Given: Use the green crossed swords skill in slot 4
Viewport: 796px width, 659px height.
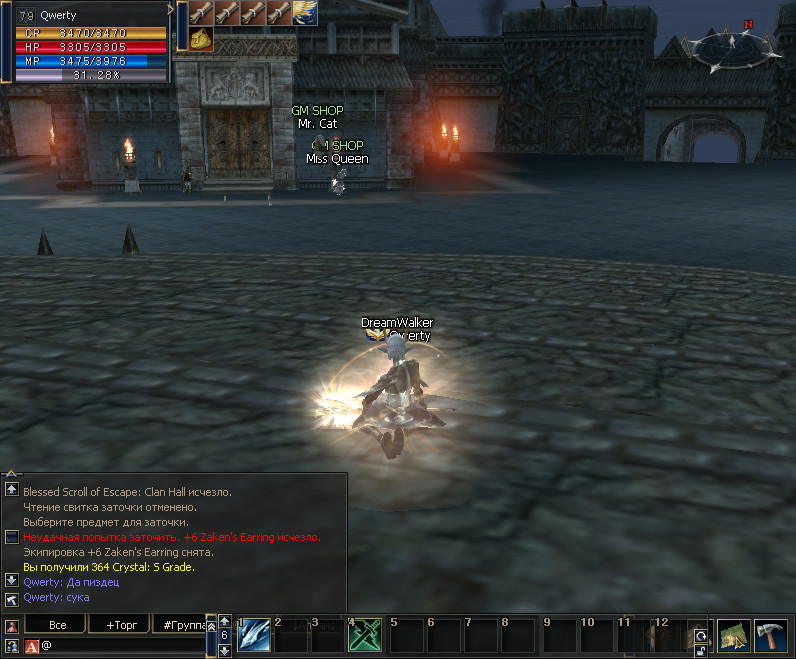Looking at the screenshot, I should 364,635.
